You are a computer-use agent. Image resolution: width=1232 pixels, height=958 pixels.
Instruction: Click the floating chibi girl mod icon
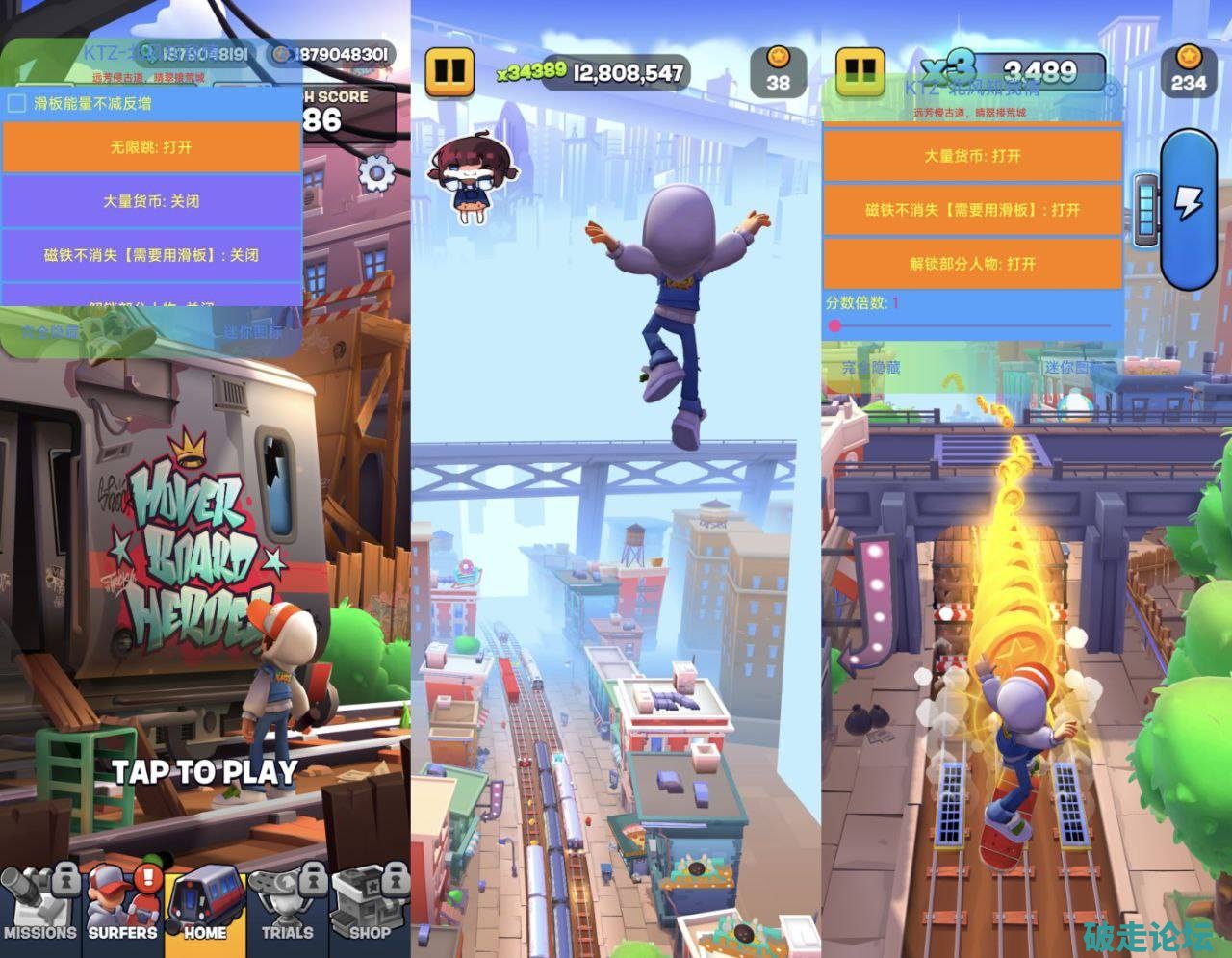pos(469,175)
